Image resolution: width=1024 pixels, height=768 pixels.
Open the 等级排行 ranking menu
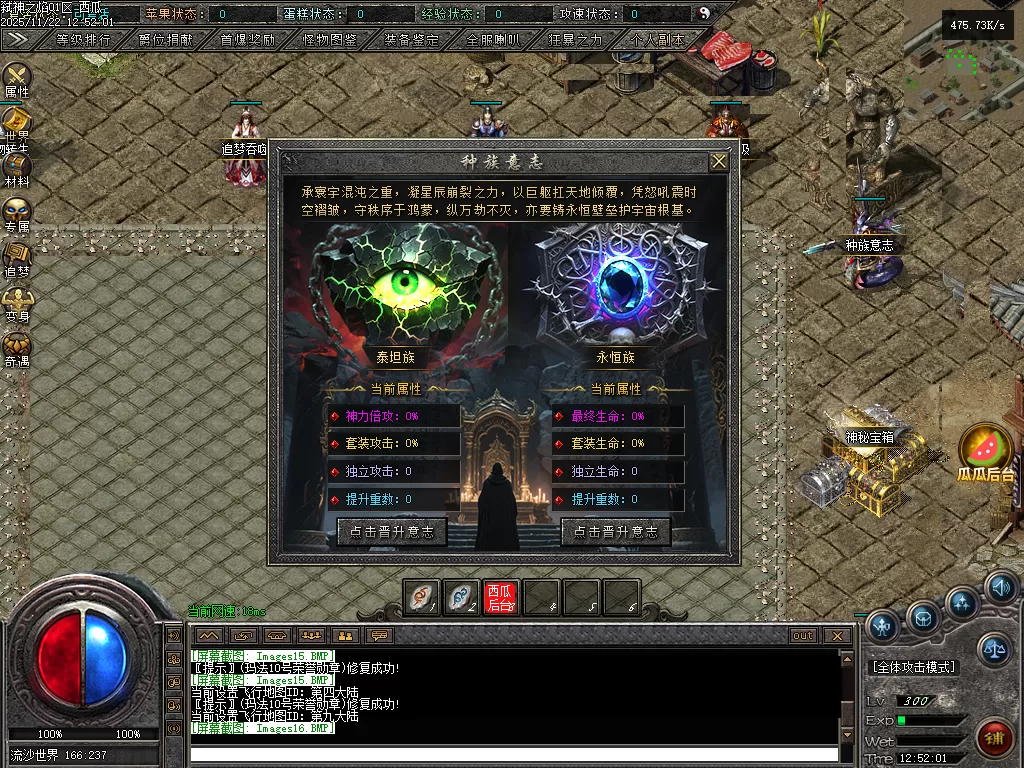coord(83,40)
